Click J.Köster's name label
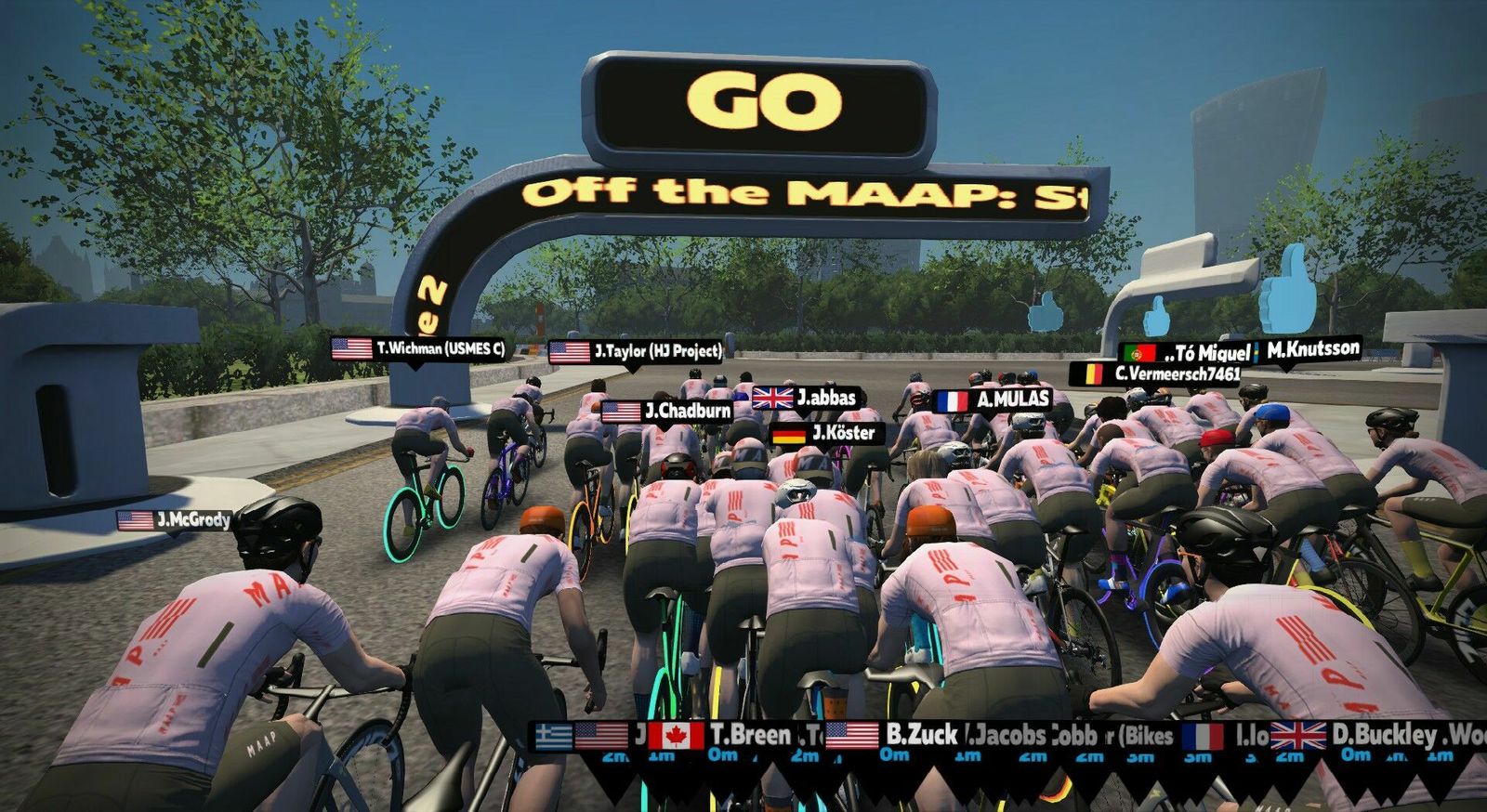The image size is (1487, 812). 824,433
